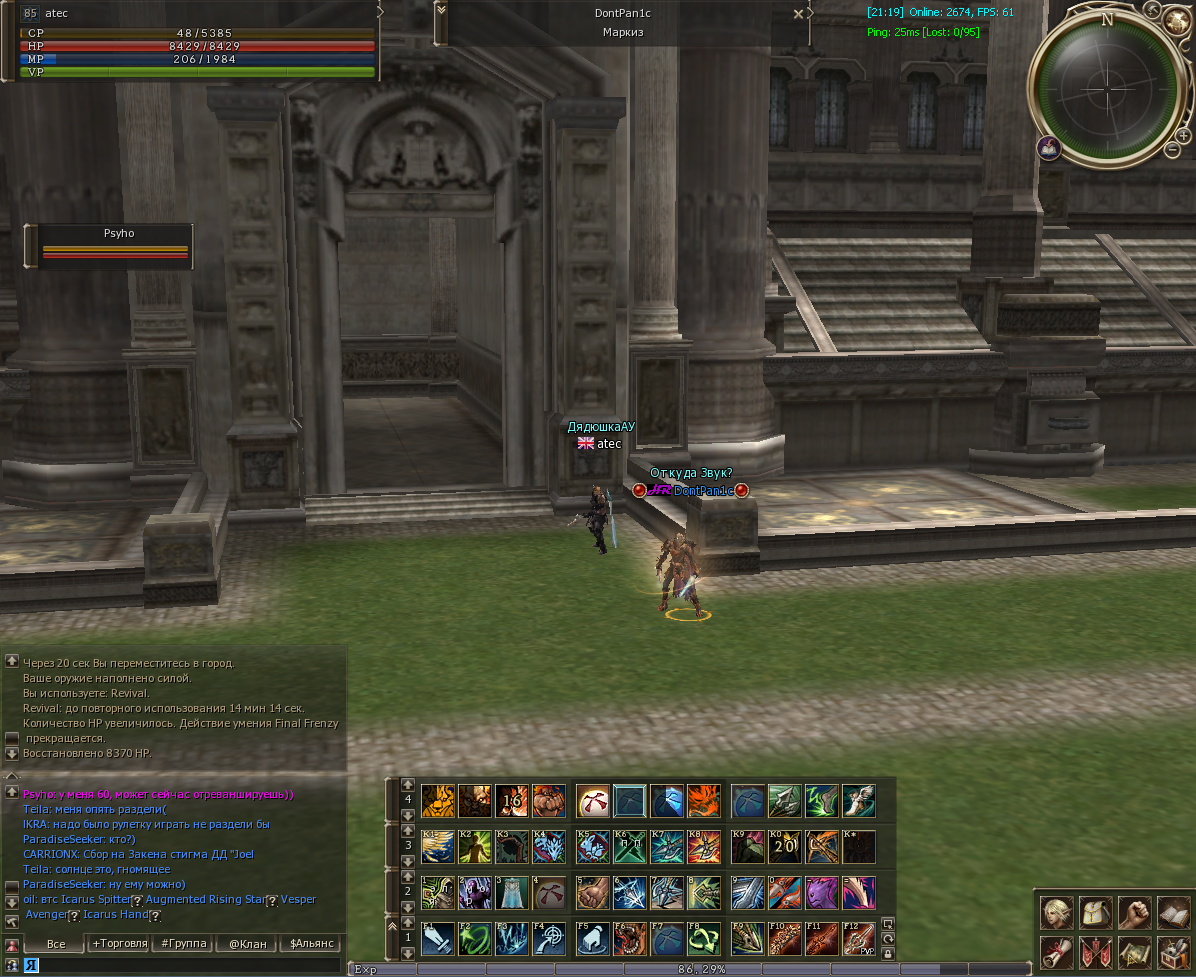Open the inventory bag icon
Viewport: 1196px width, 977px height.
point(1094,912)
